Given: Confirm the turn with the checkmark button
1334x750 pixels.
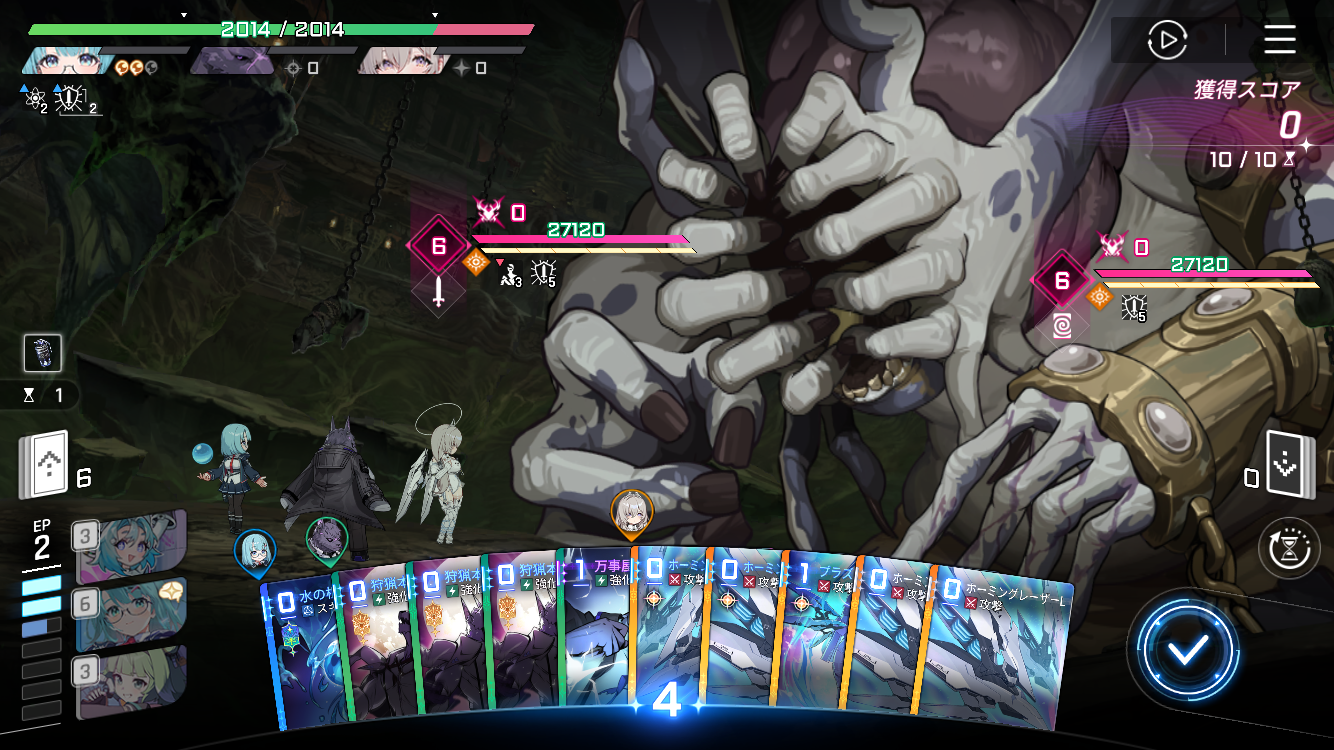Looking at the screenshot, I should point(1188,651).
